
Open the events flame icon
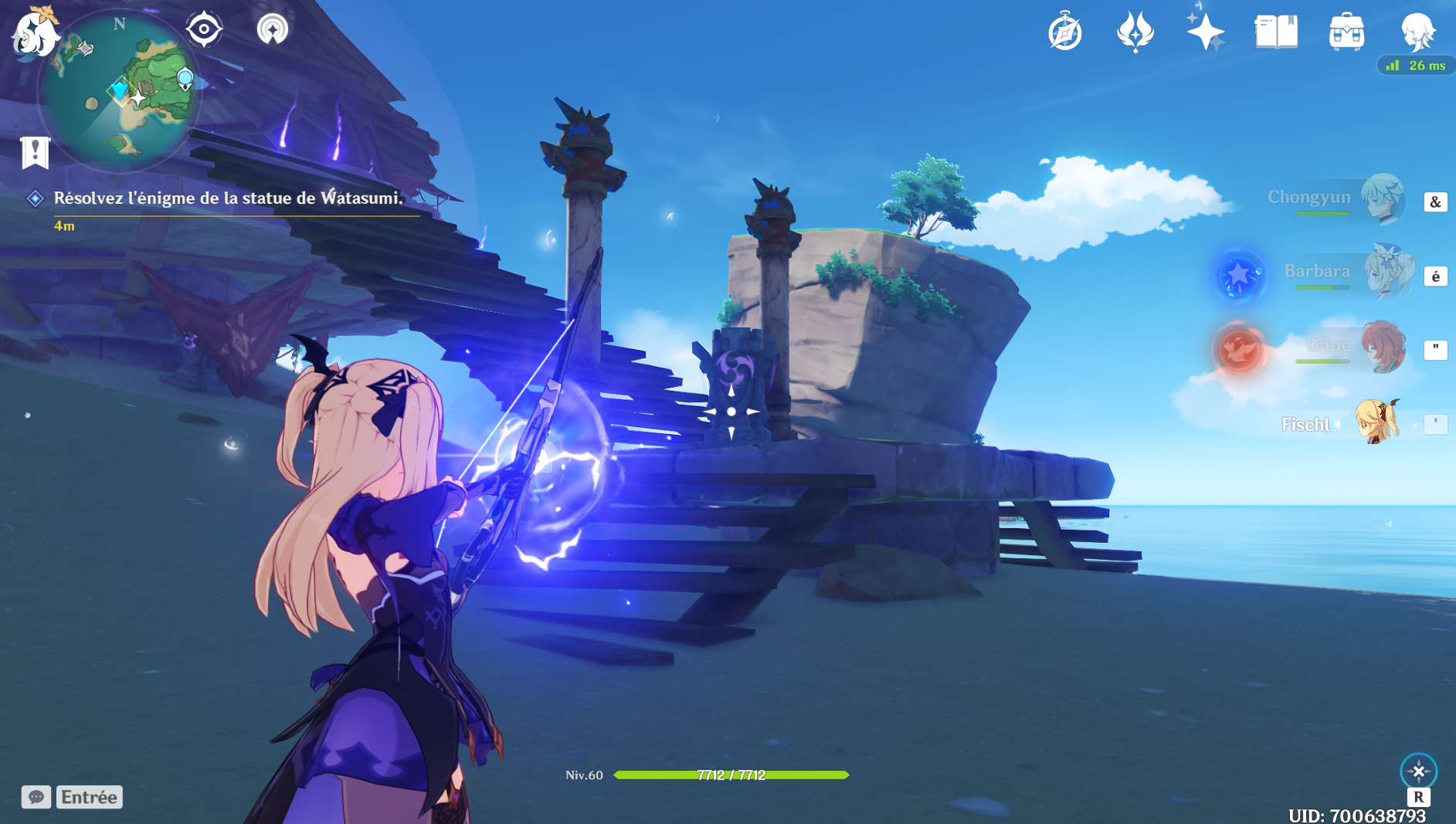[1135, 32]
